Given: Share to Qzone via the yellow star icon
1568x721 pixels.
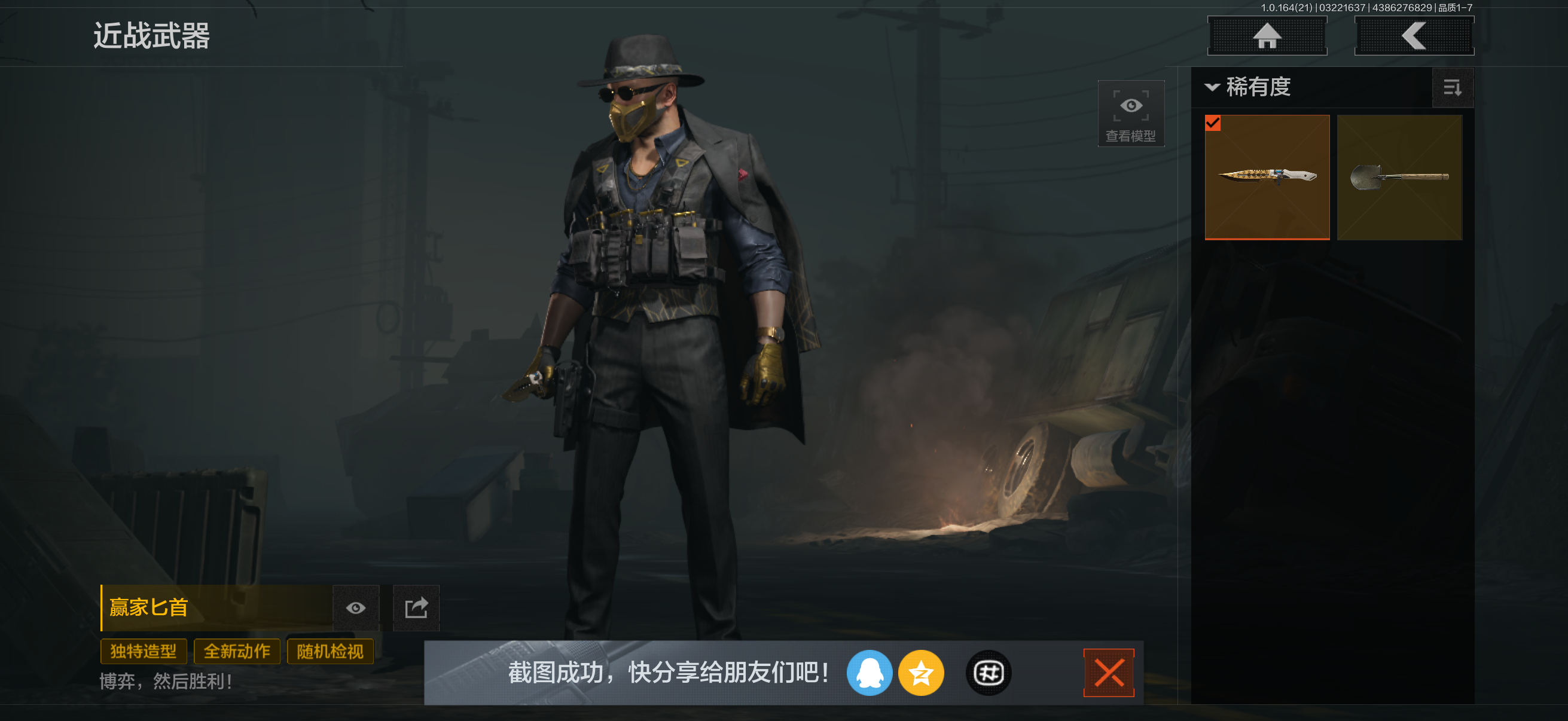Looking at the screenshot, I should tap(922, 673).
